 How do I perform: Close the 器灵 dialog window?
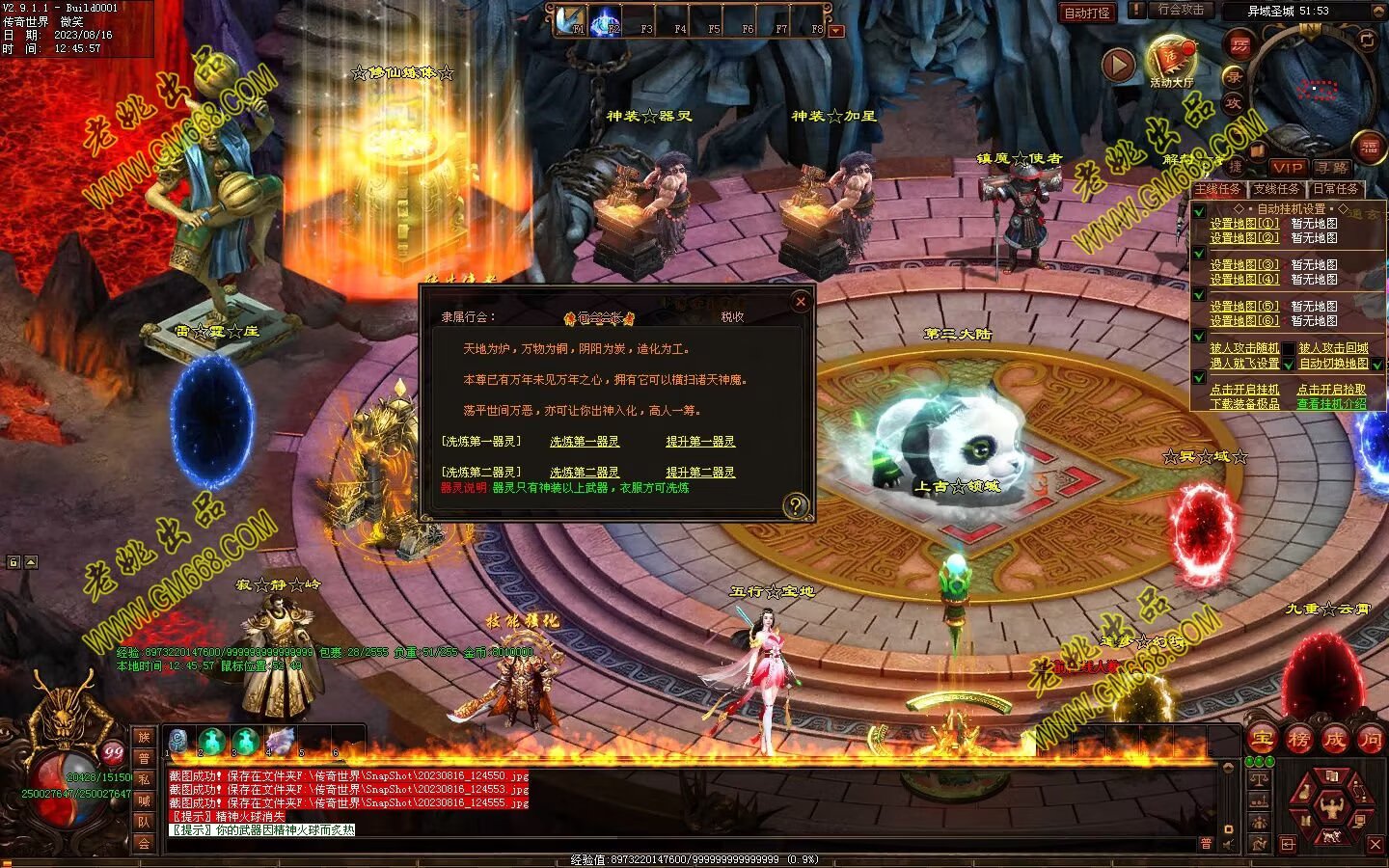coord(800,302)
